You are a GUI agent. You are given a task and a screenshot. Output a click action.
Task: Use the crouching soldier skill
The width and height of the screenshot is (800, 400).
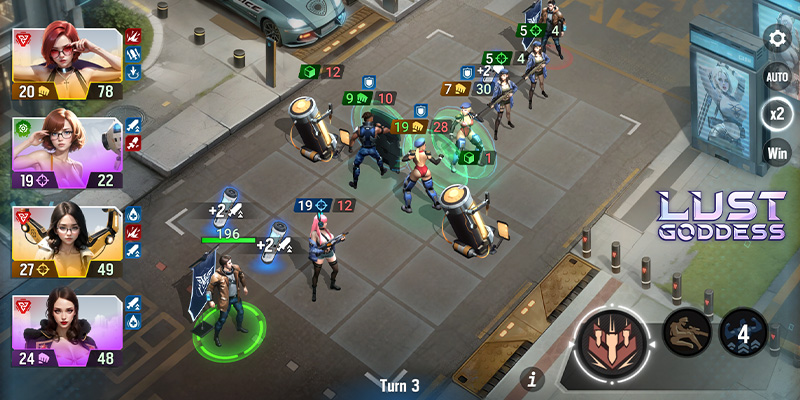pos(686,333)
